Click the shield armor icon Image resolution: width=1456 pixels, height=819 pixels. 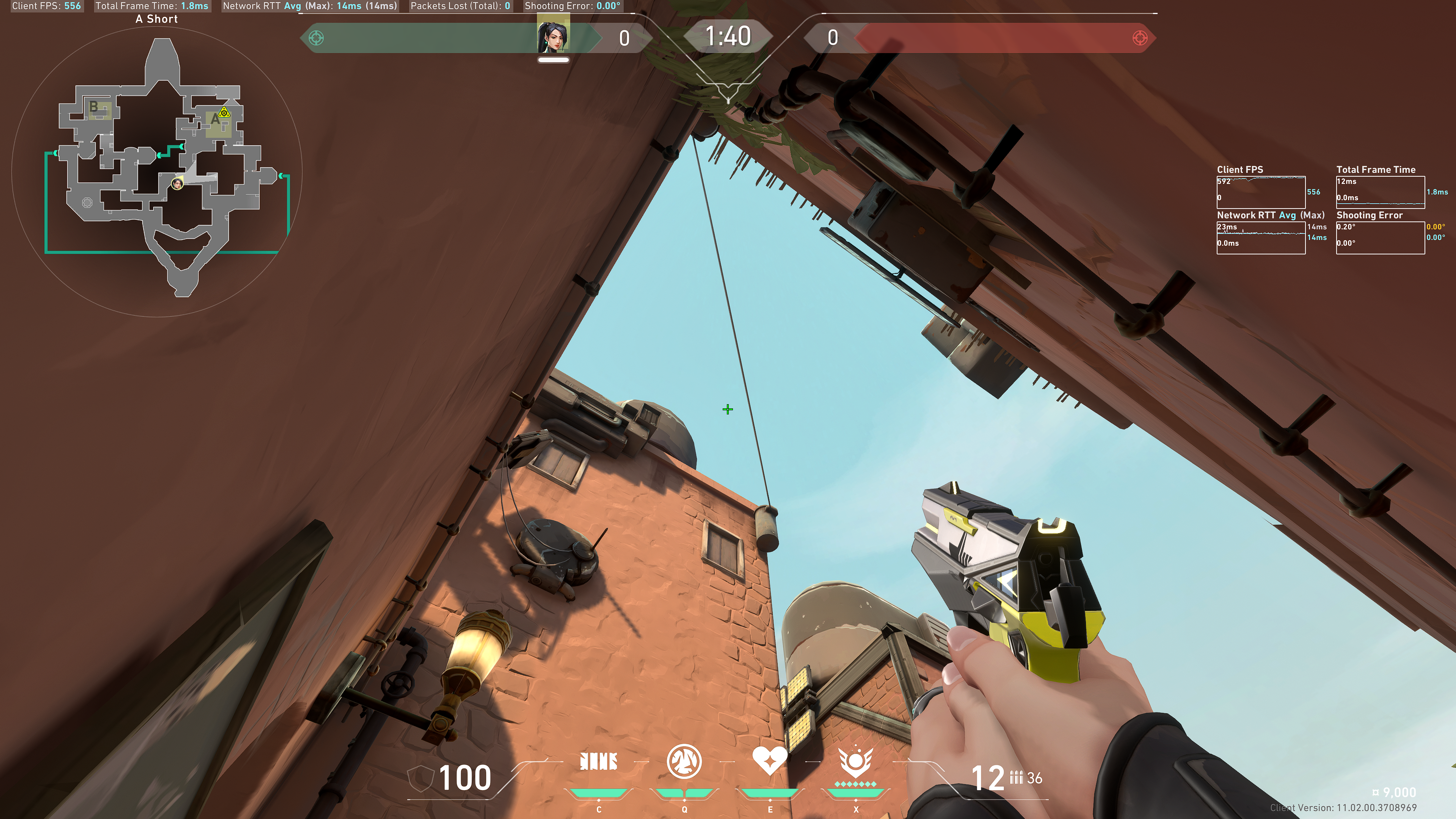pos(420,778)
